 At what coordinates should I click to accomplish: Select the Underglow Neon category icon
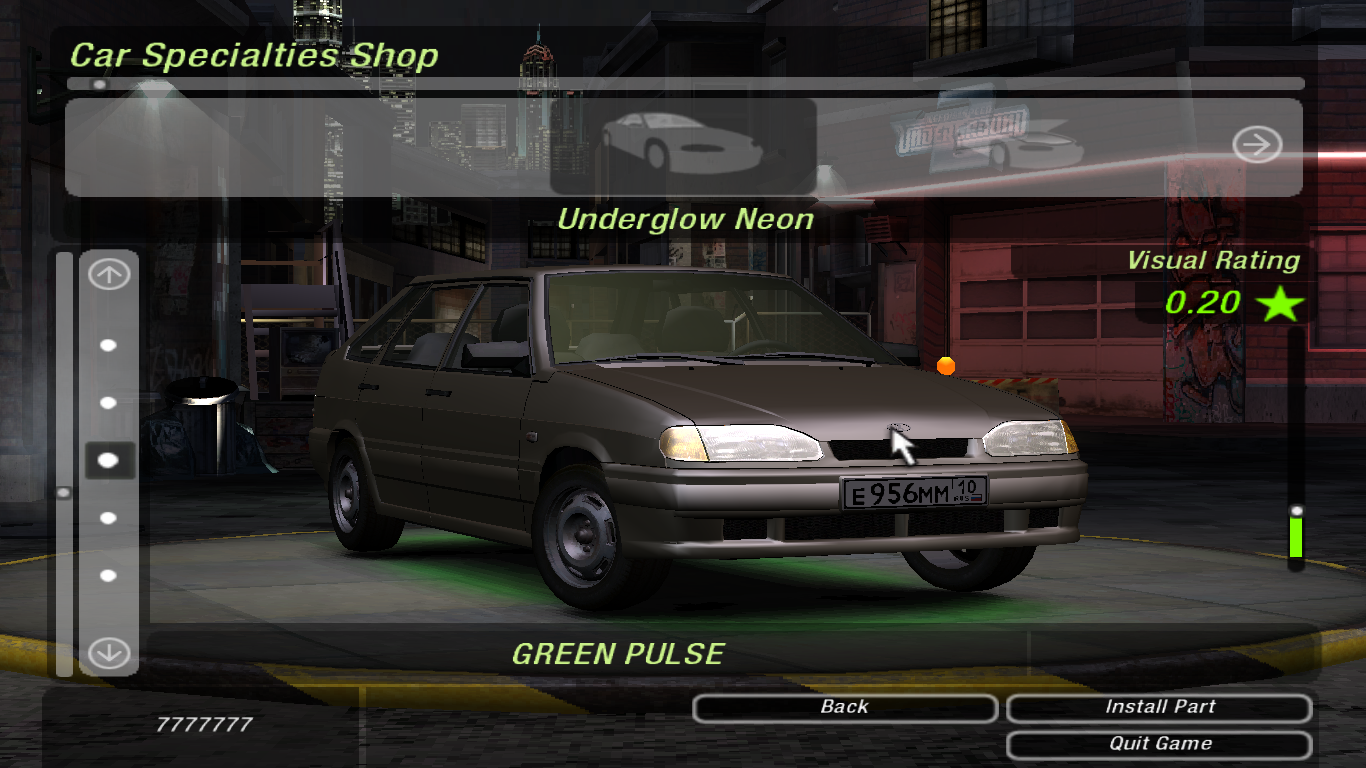682,146
